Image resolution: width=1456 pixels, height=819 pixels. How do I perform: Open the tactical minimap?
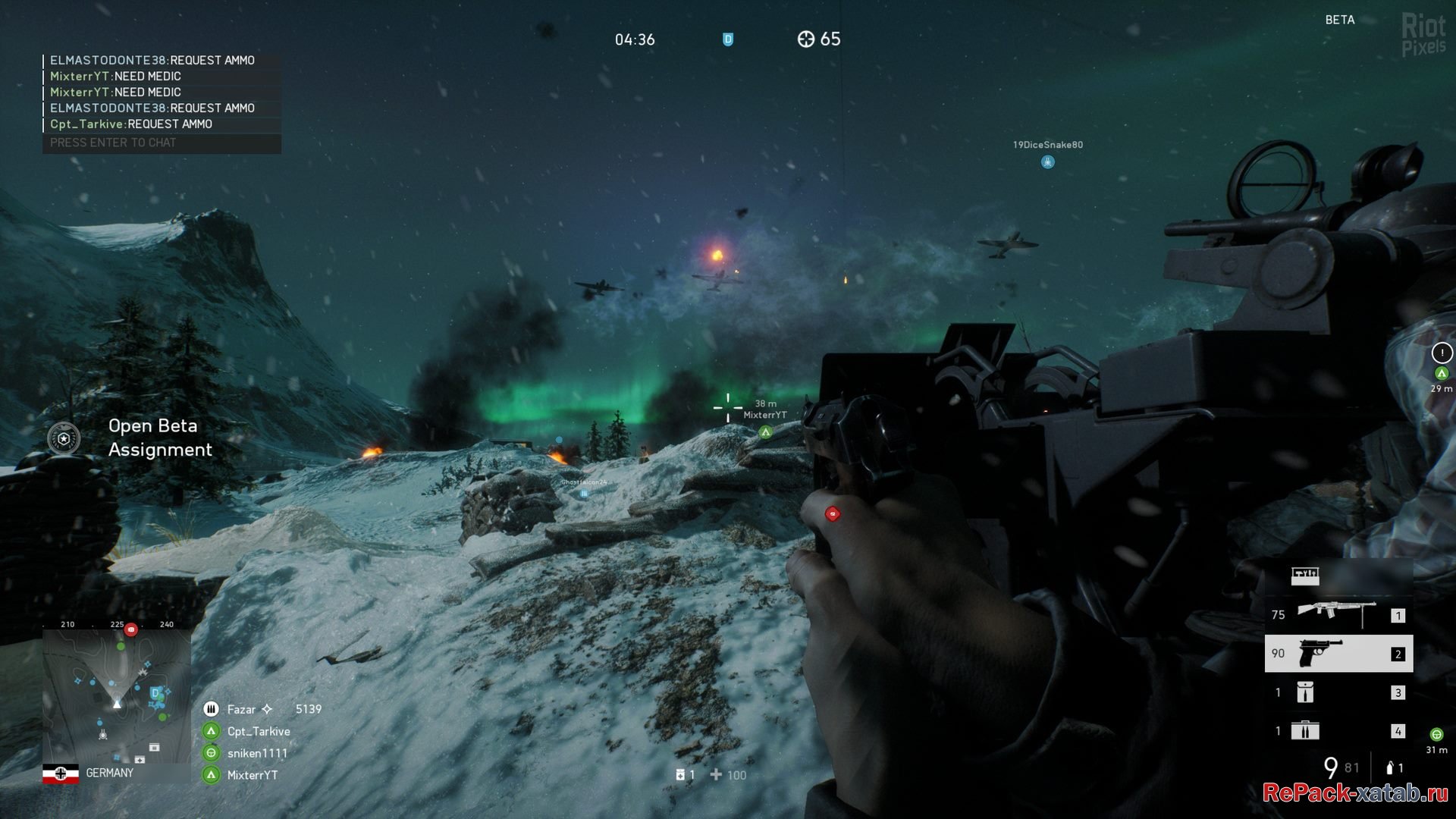(x=117, y=694)
